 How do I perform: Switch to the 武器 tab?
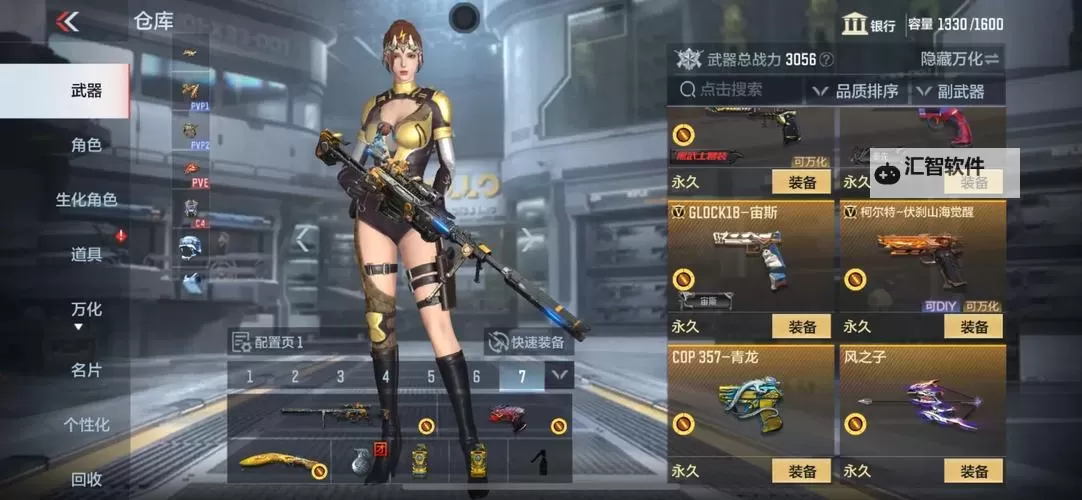86,91
